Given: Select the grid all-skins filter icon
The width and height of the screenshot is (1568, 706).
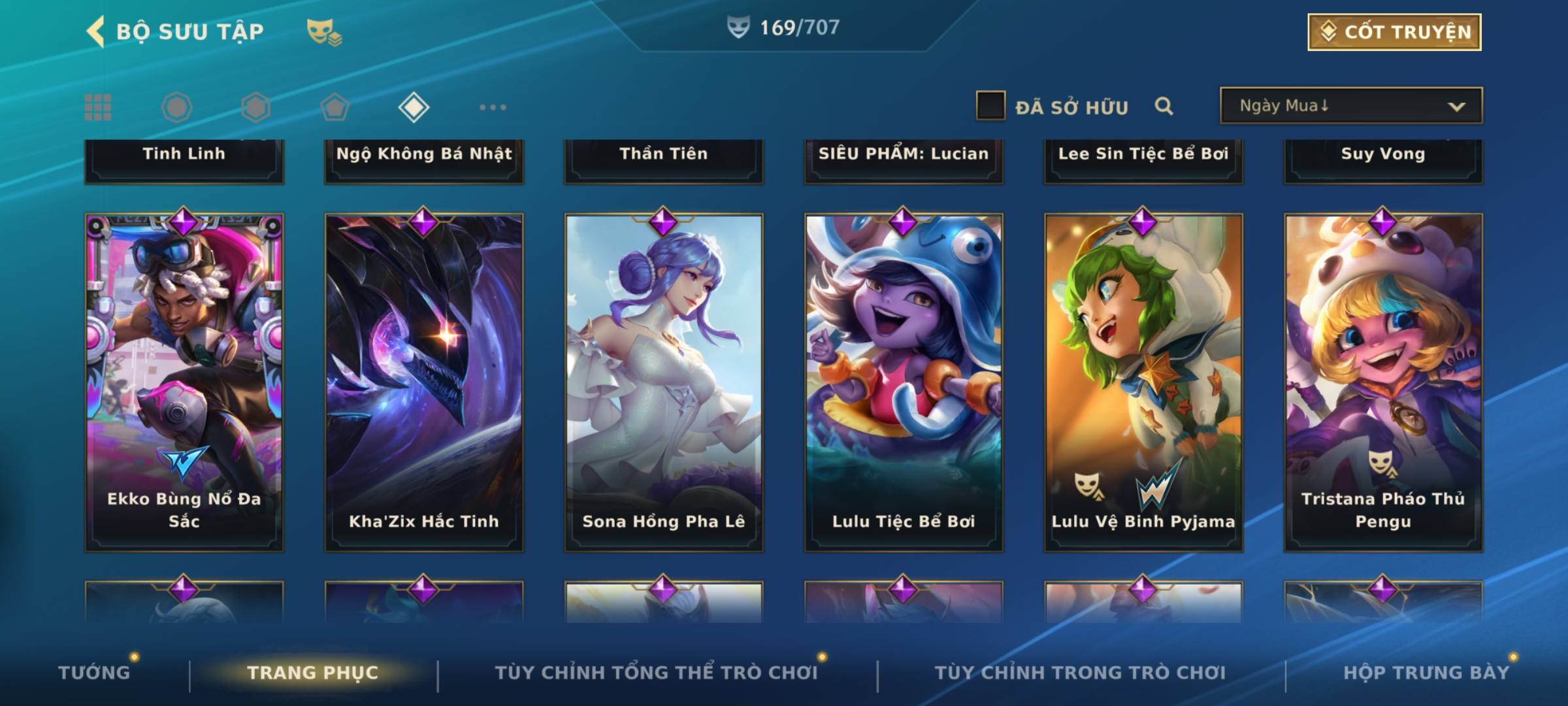Looking at the screenshot, I should click(98, 107).
